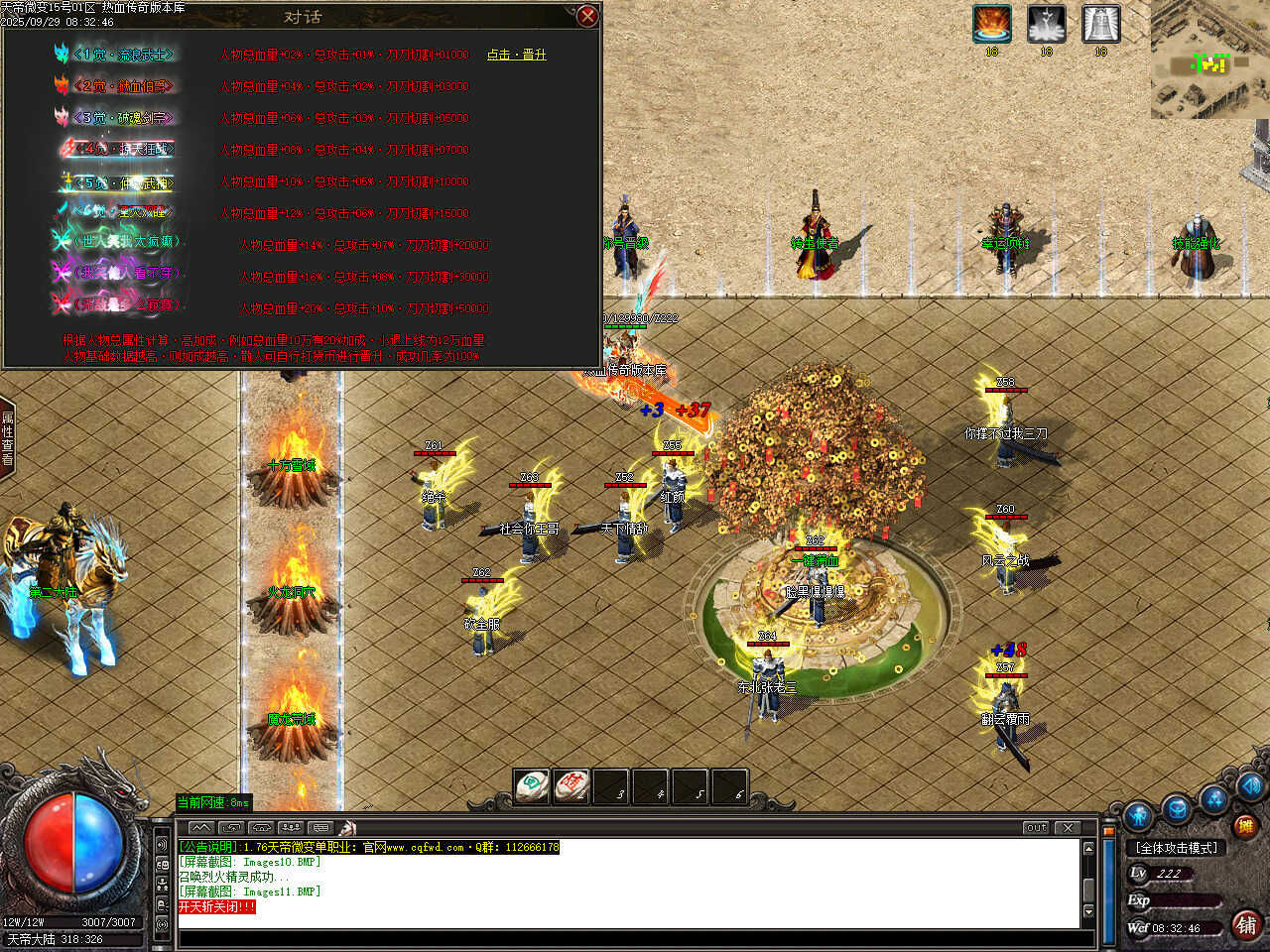The height and width of the screenshot is (952, 1270).
Task: Select the fire explosion buff icon
Action: coord(991,24)
